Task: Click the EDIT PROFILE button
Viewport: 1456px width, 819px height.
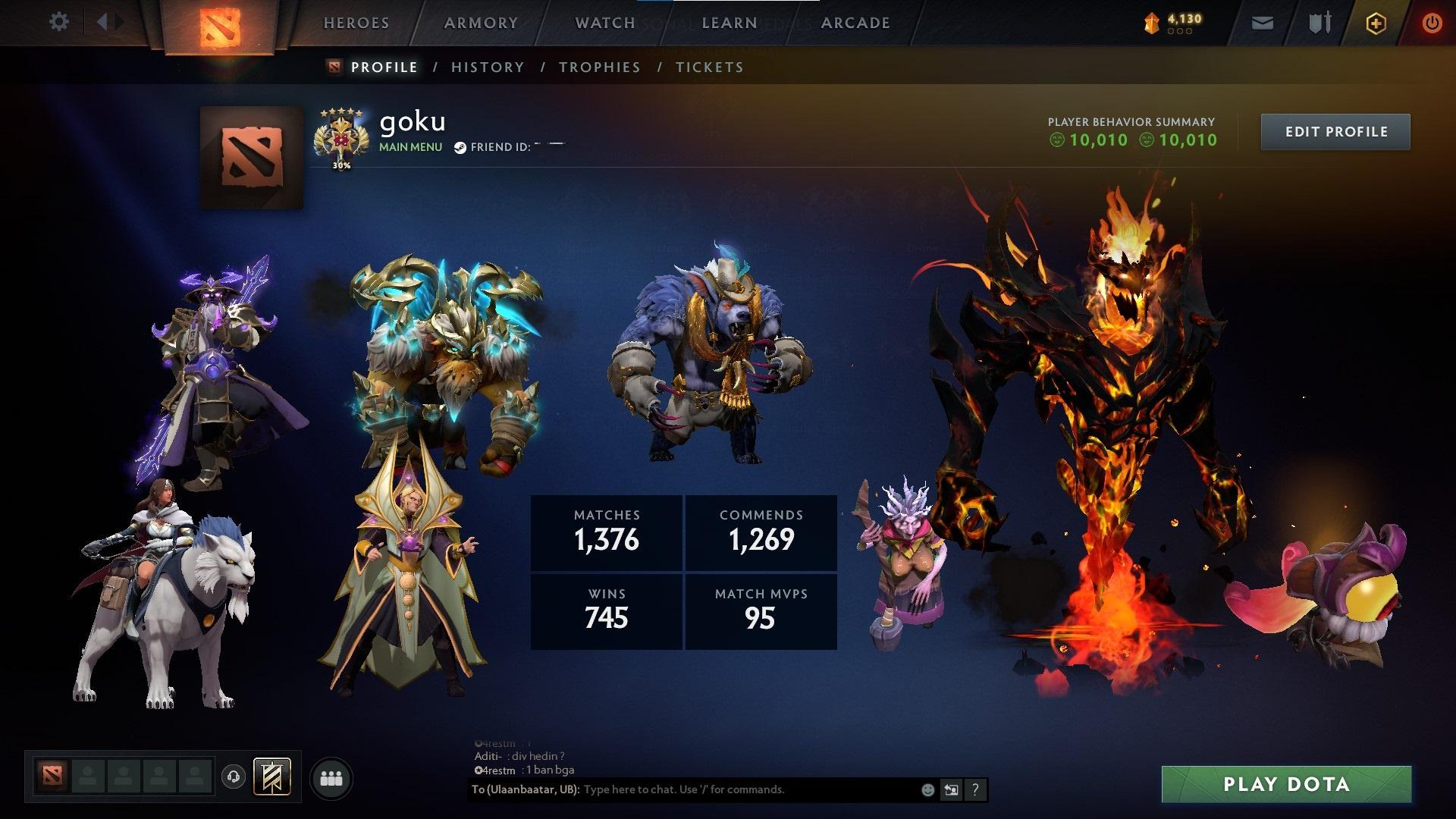Action: [x=1335, y=130]
